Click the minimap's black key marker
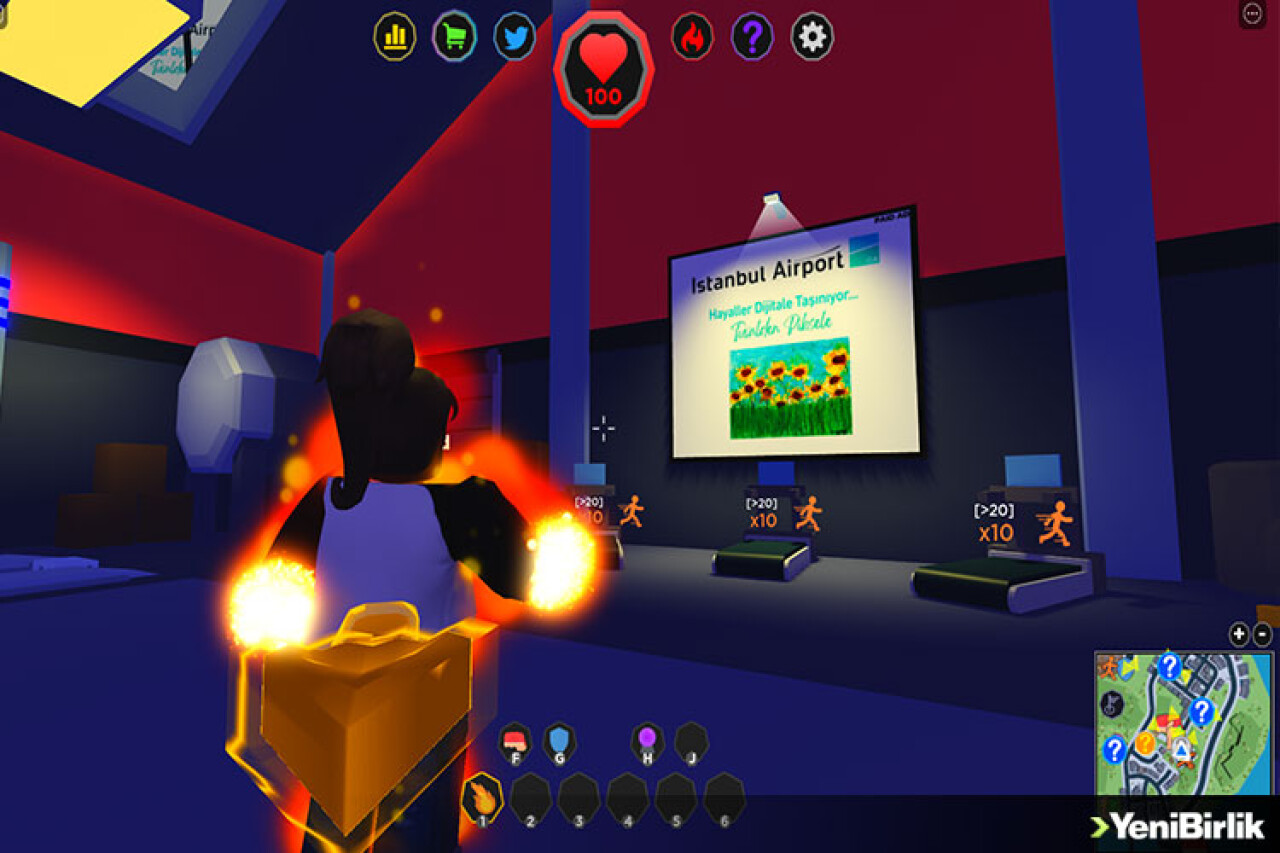Image resolution: width=1280 pixels, height=853 pixels. pos(1111,705)
